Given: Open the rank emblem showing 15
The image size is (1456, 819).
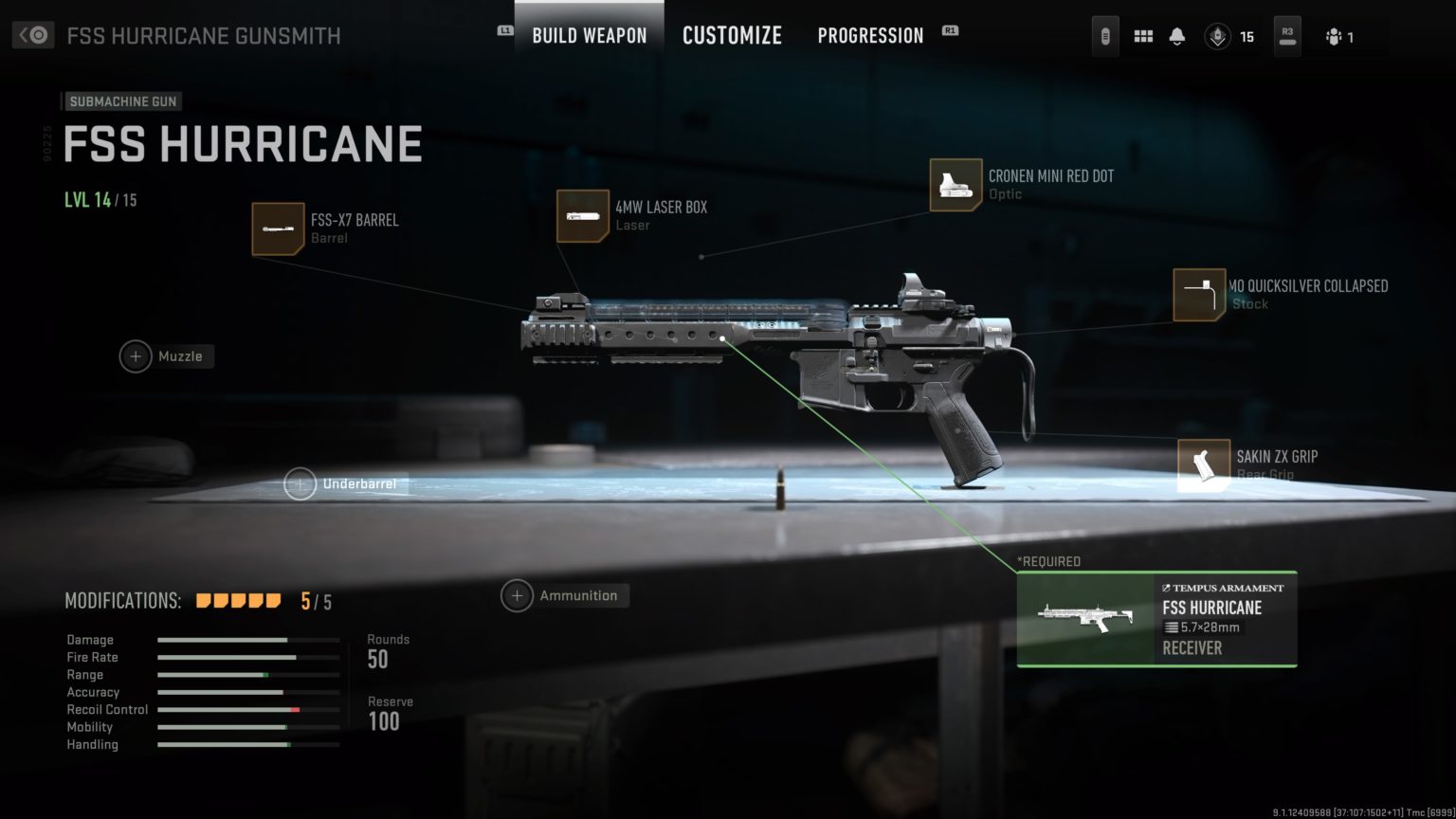Looking at the screenshot, I should (1218, 37).
